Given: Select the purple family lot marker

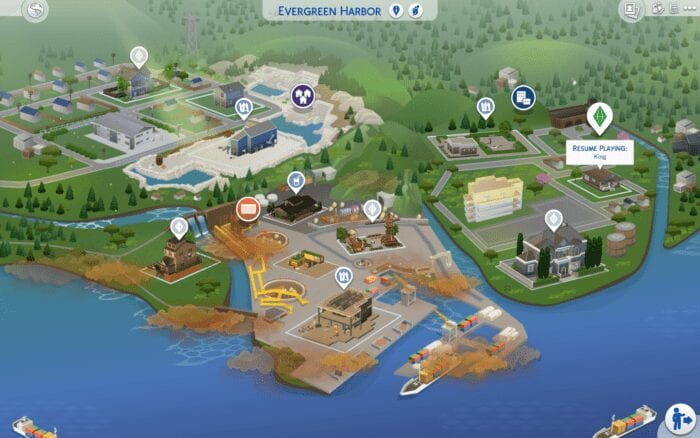Looking at the screenshot, I should pyautogui.click(x=303, y=95).
